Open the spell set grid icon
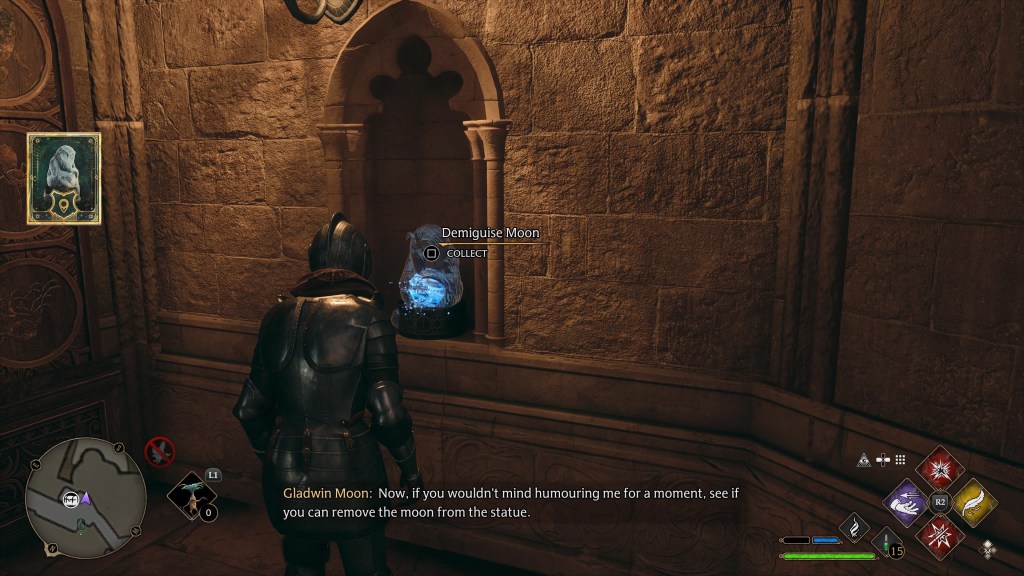Image resolution: width=1024 pixels, height=576 pixels. (x=900, y=460)
